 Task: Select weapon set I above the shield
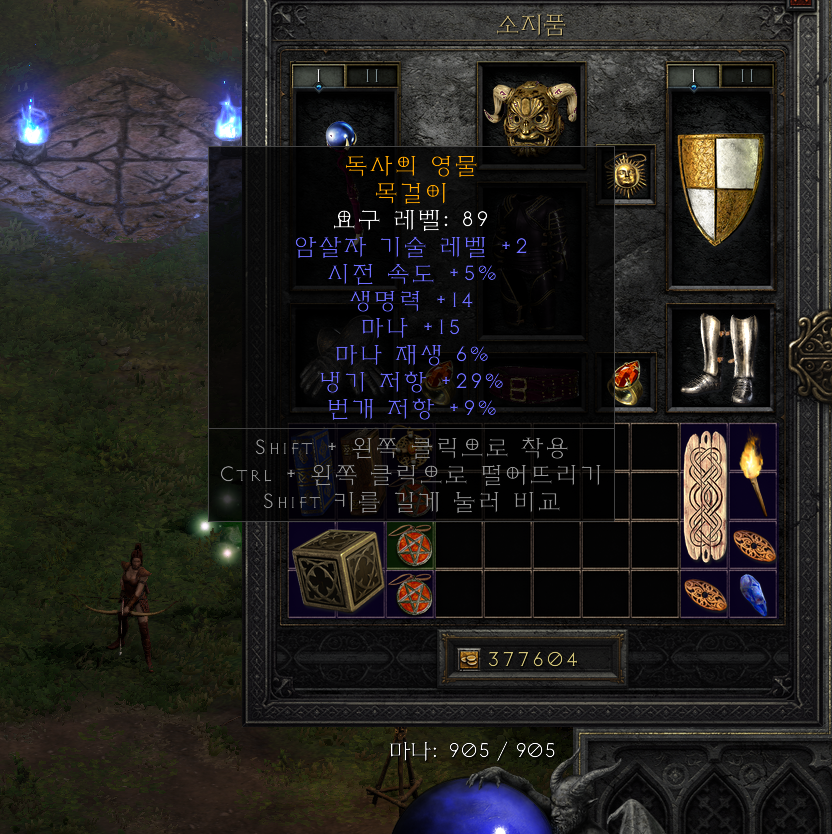694,76
